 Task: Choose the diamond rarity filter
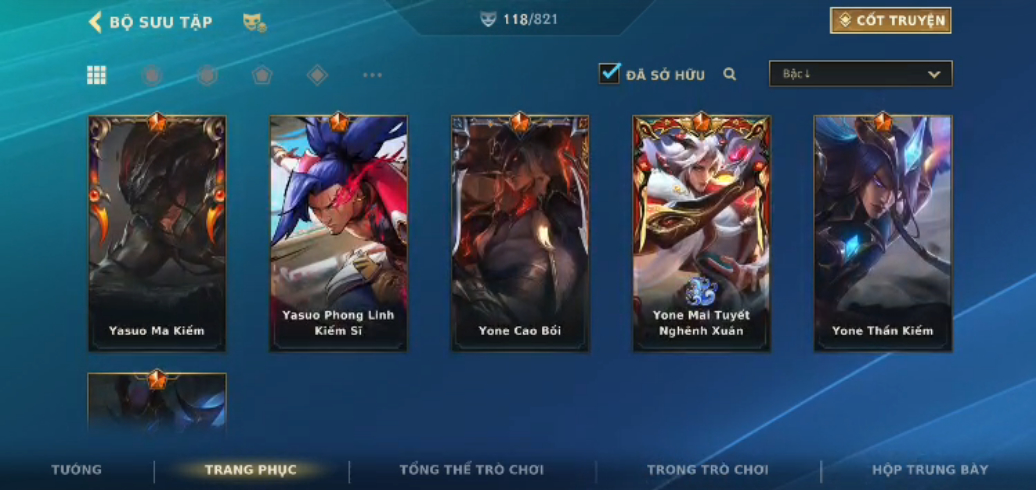click(x=317, y=75)
